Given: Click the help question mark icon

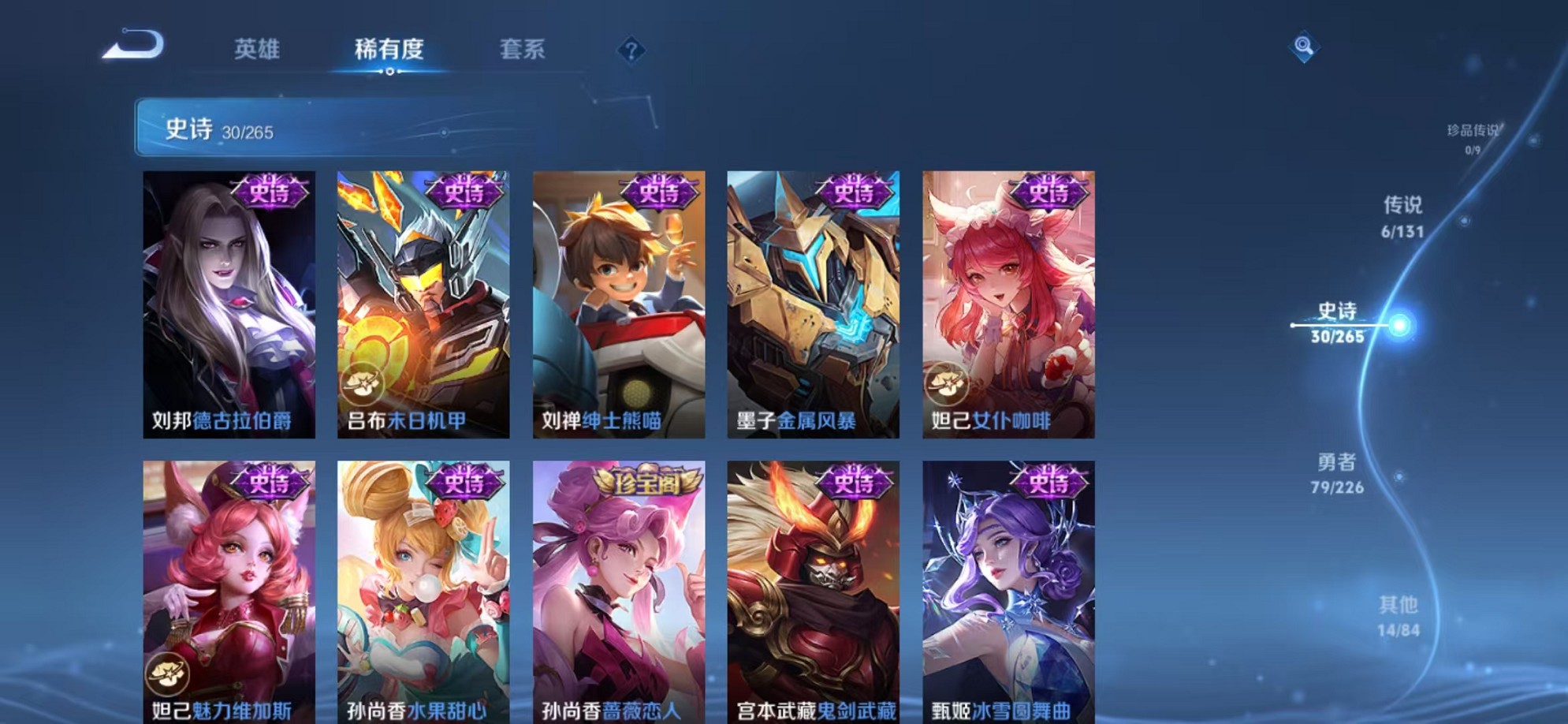Looking at the screenshot, I should point(631,51).
